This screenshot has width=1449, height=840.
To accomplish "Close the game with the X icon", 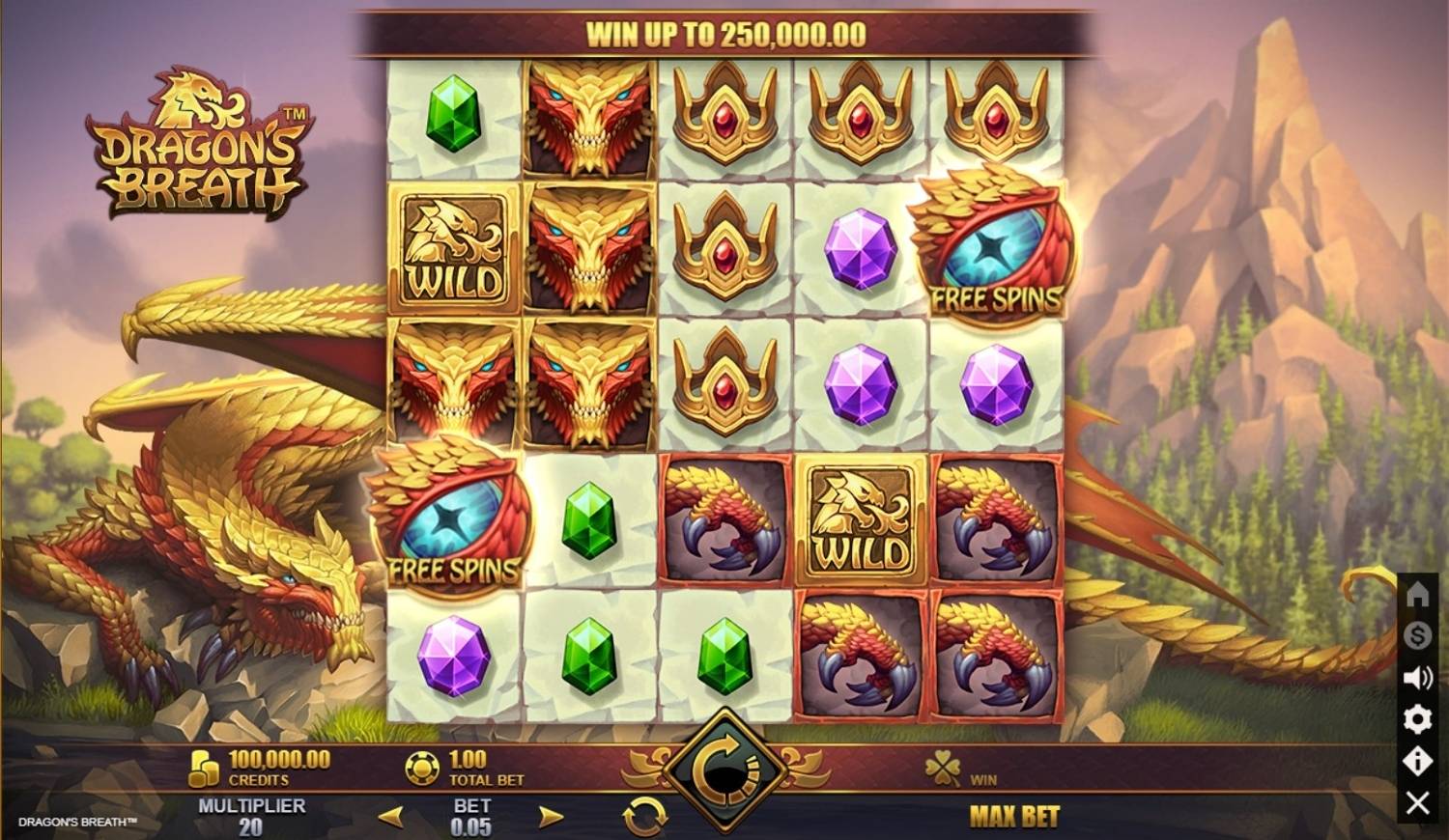I will 1417,802.
